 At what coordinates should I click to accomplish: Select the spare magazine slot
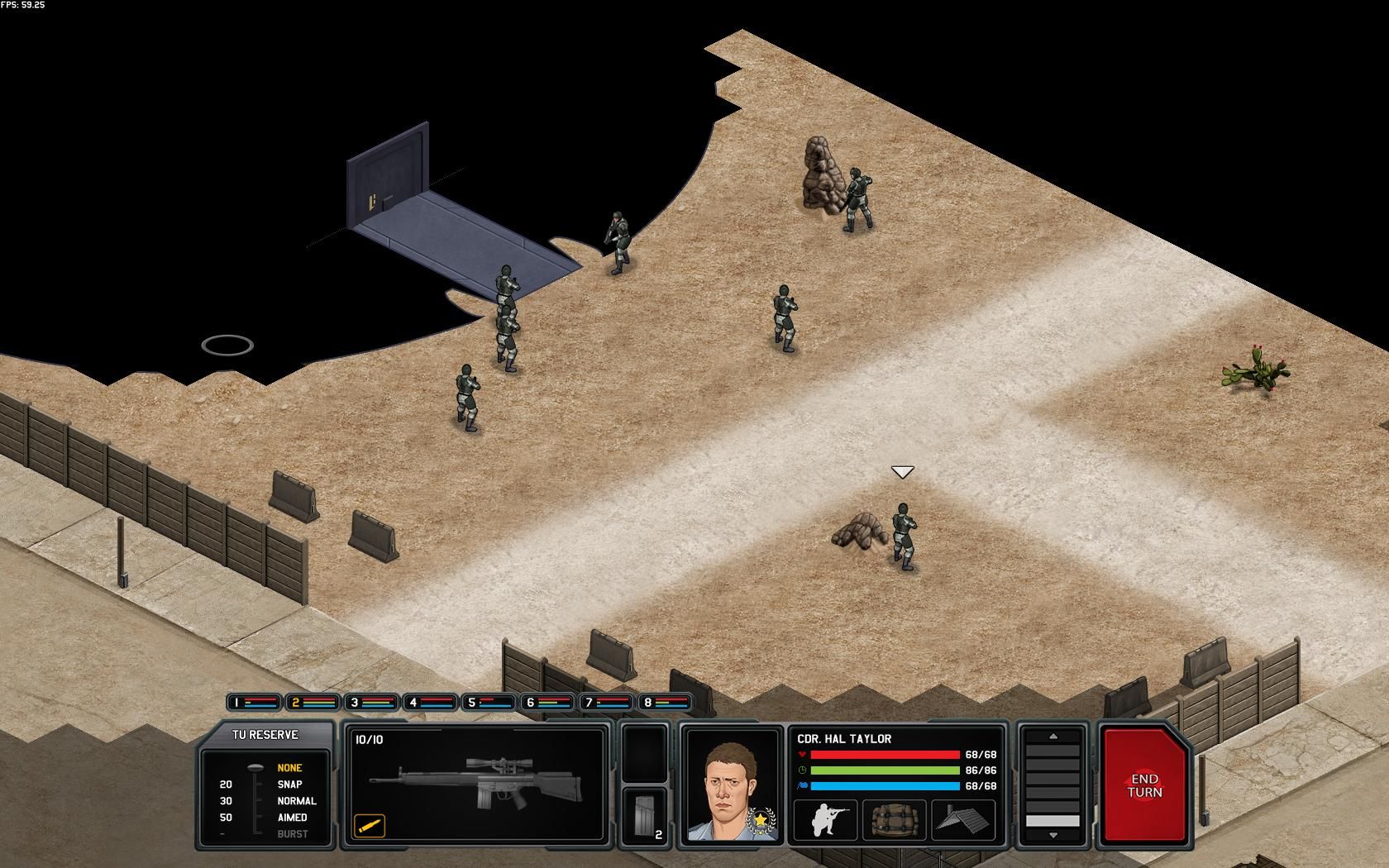click(x=644, y=816)
